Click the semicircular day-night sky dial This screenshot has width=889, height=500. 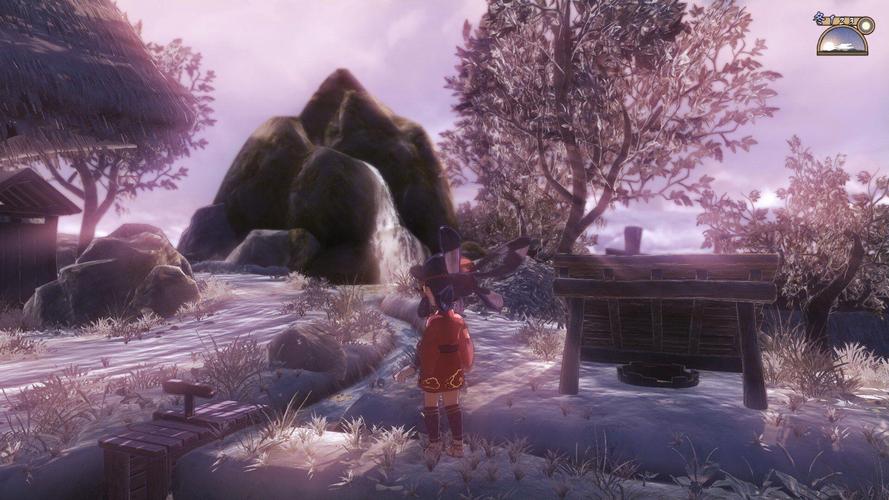coord(841,42)
